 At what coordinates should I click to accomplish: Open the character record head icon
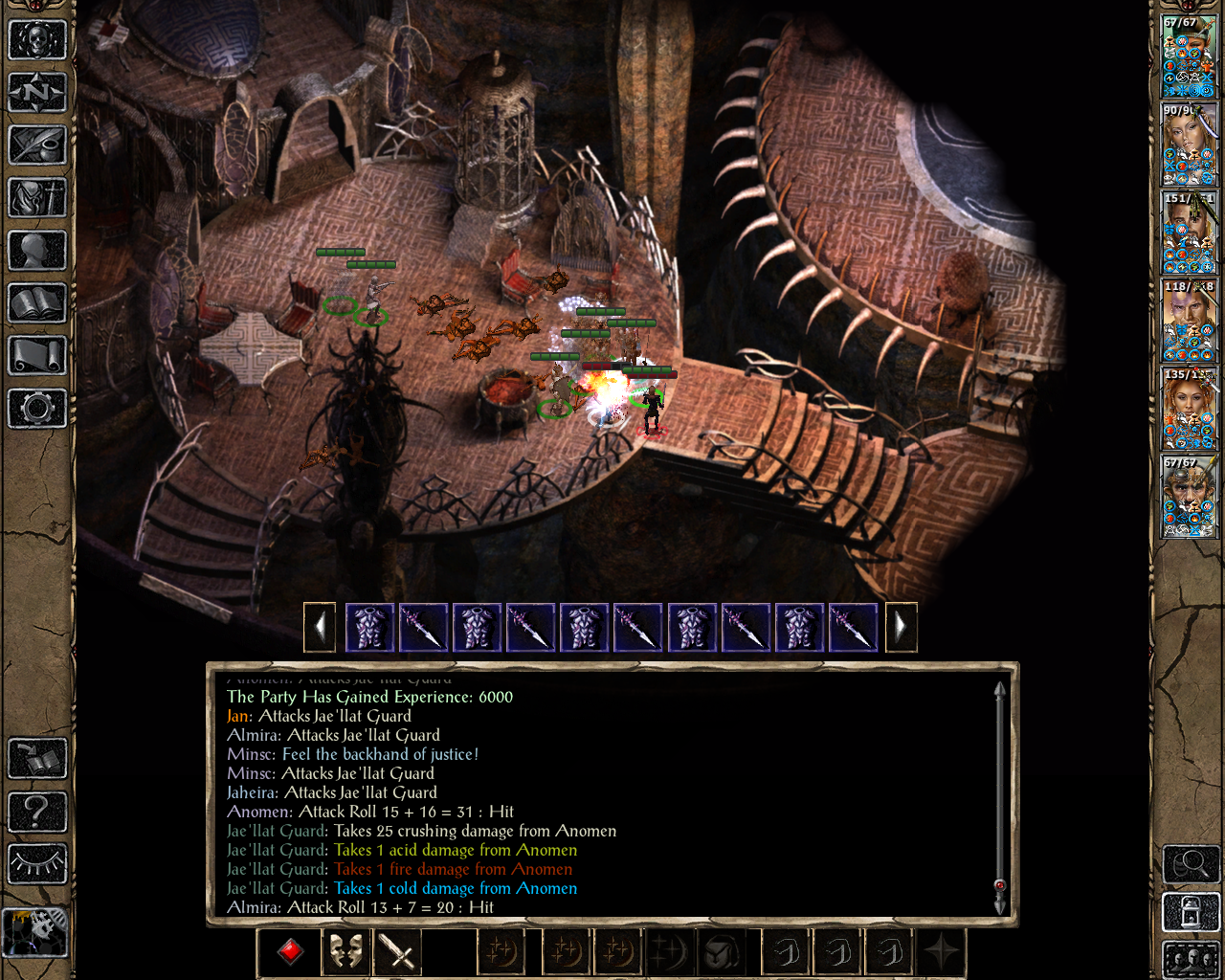pyautogui.click(x=37, y=251)
